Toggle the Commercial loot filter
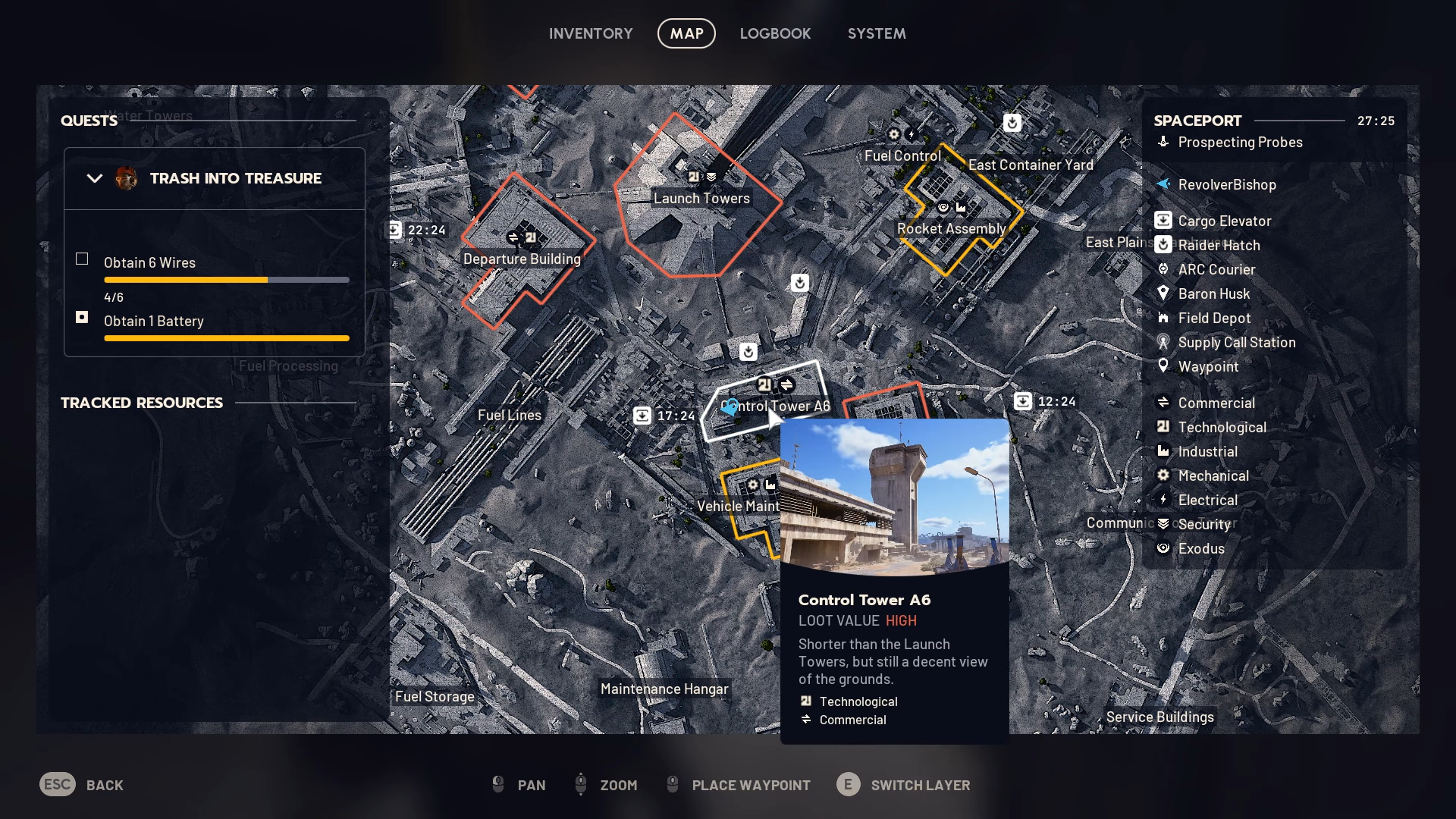This screenshot has width=1456, height=819. (x=1216, y=403)
